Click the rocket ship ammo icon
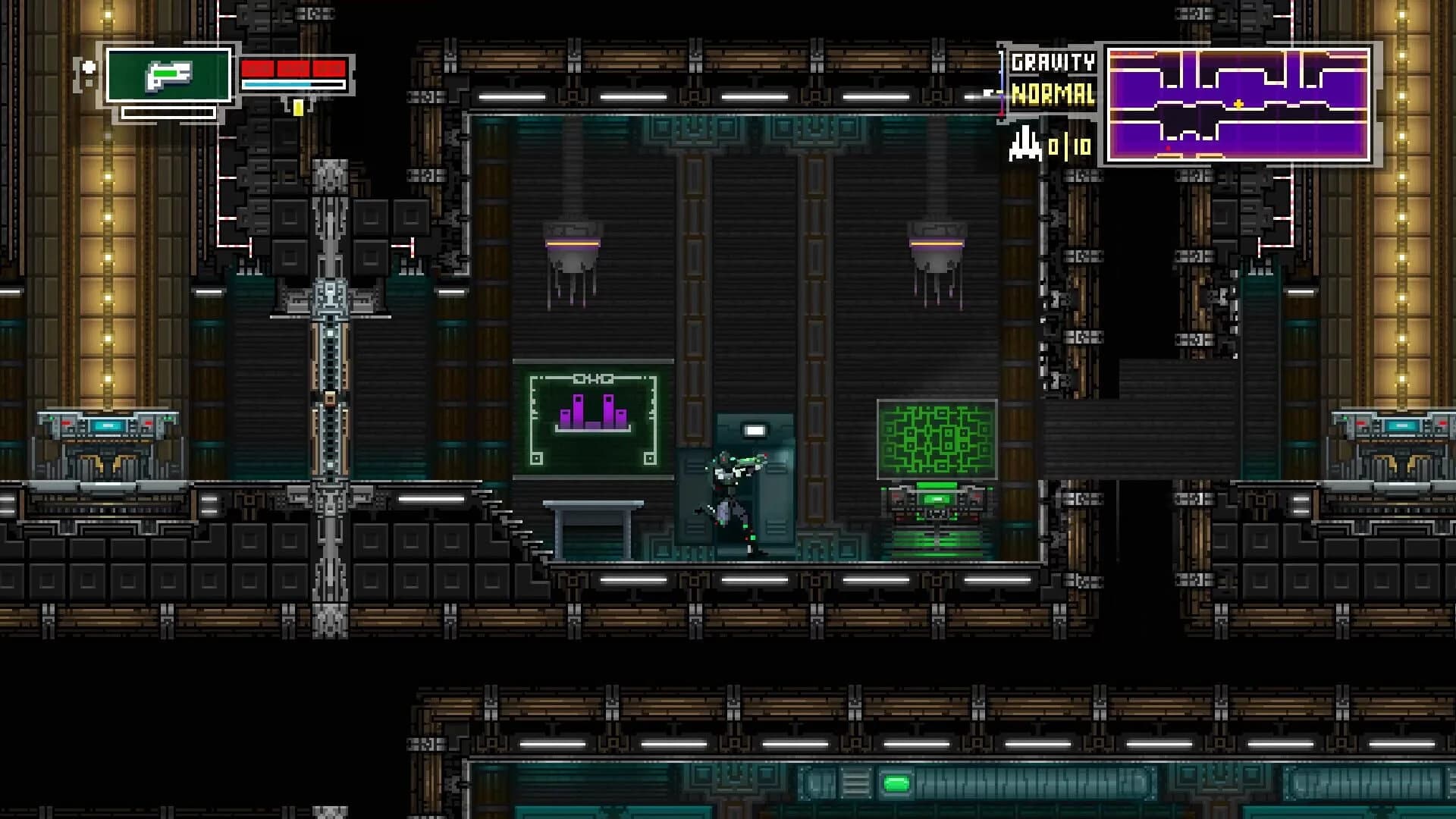The image size is (1456, 819). 1024,144
